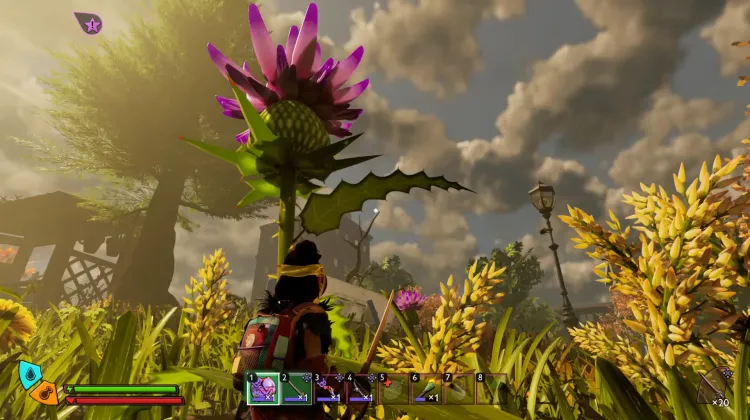The width and height of the screenshot is (750, 420).
Task: Select hotbar slot 1 with the purple item
Action: click(263, 389)
